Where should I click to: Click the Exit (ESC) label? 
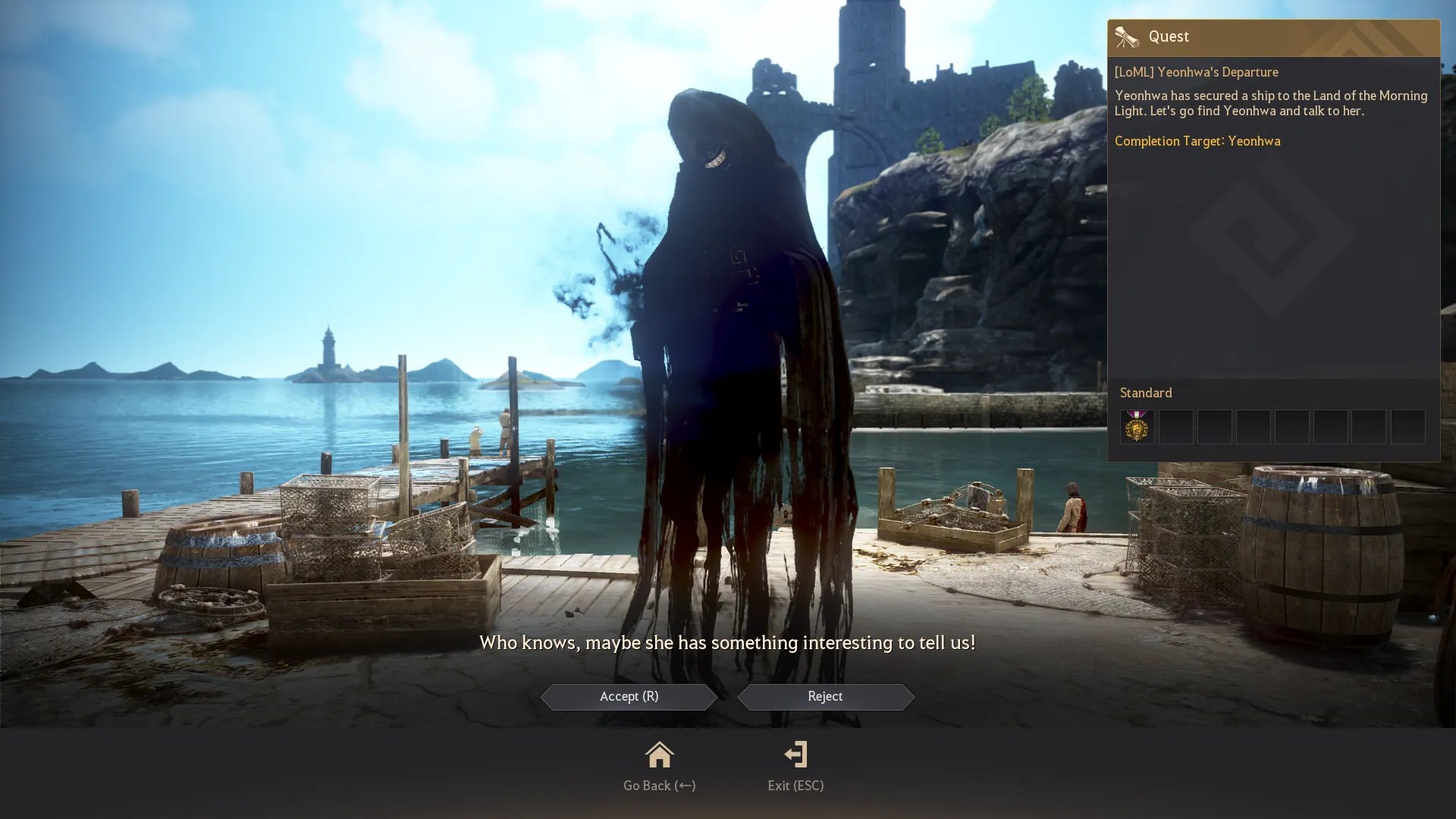(x=795, y=786)
